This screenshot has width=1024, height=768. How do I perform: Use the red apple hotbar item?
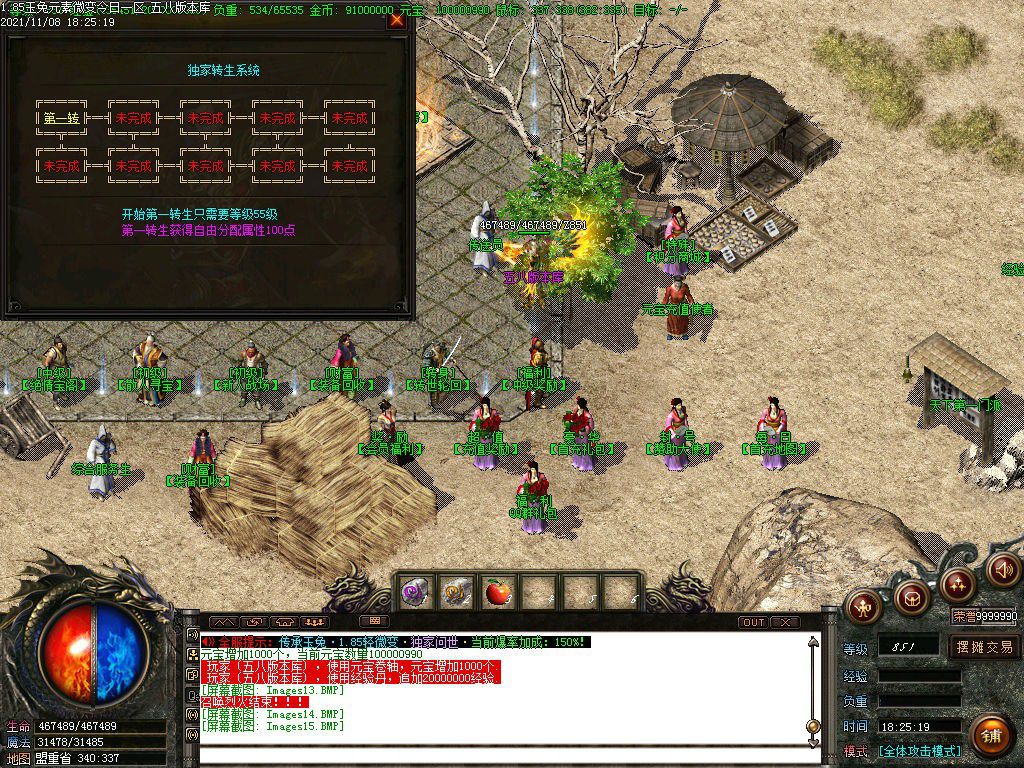click(497, 593)
